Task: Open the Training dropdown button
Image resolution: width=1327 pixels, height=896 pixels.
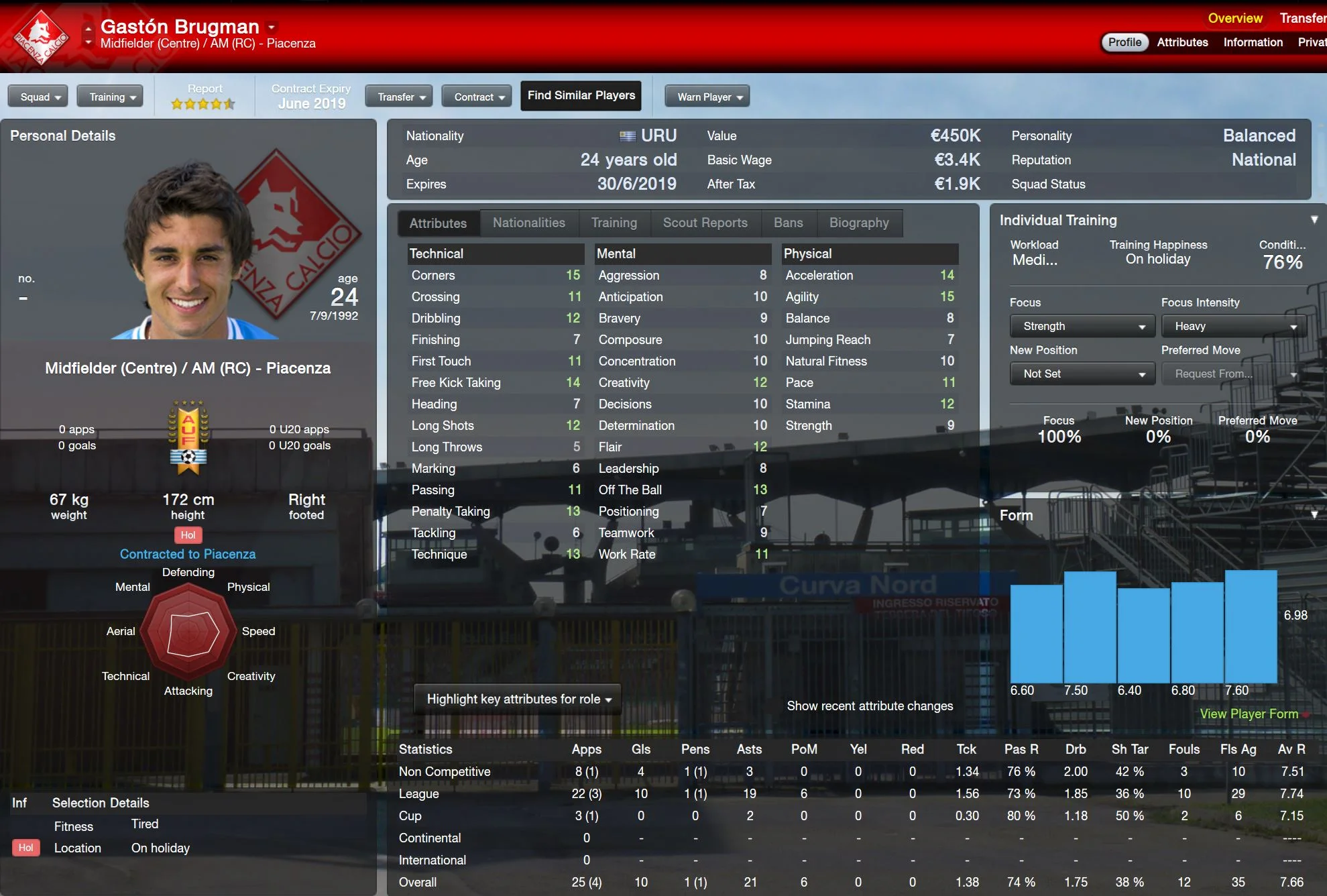Action: pos(110,97)
